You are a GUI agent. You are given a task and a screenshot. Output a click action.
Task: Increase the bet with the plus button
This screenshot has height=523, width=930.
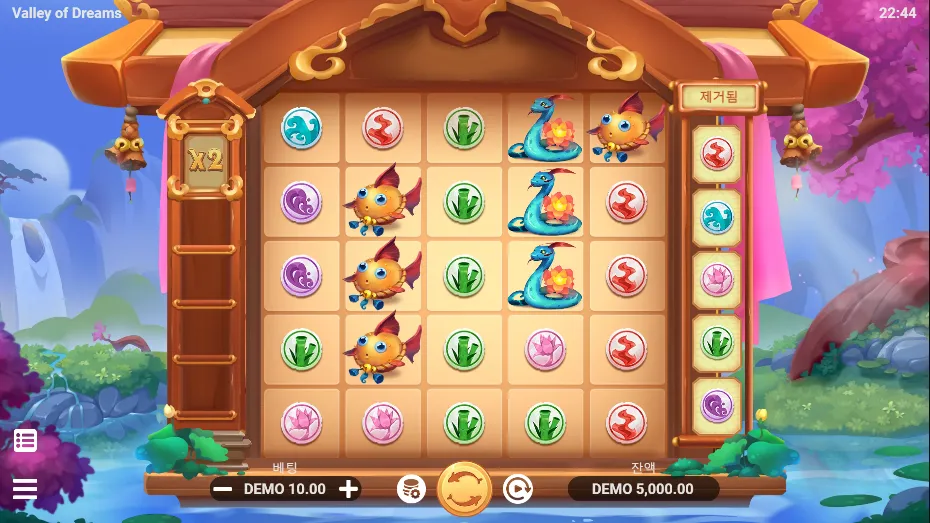[x=348, y=489]
